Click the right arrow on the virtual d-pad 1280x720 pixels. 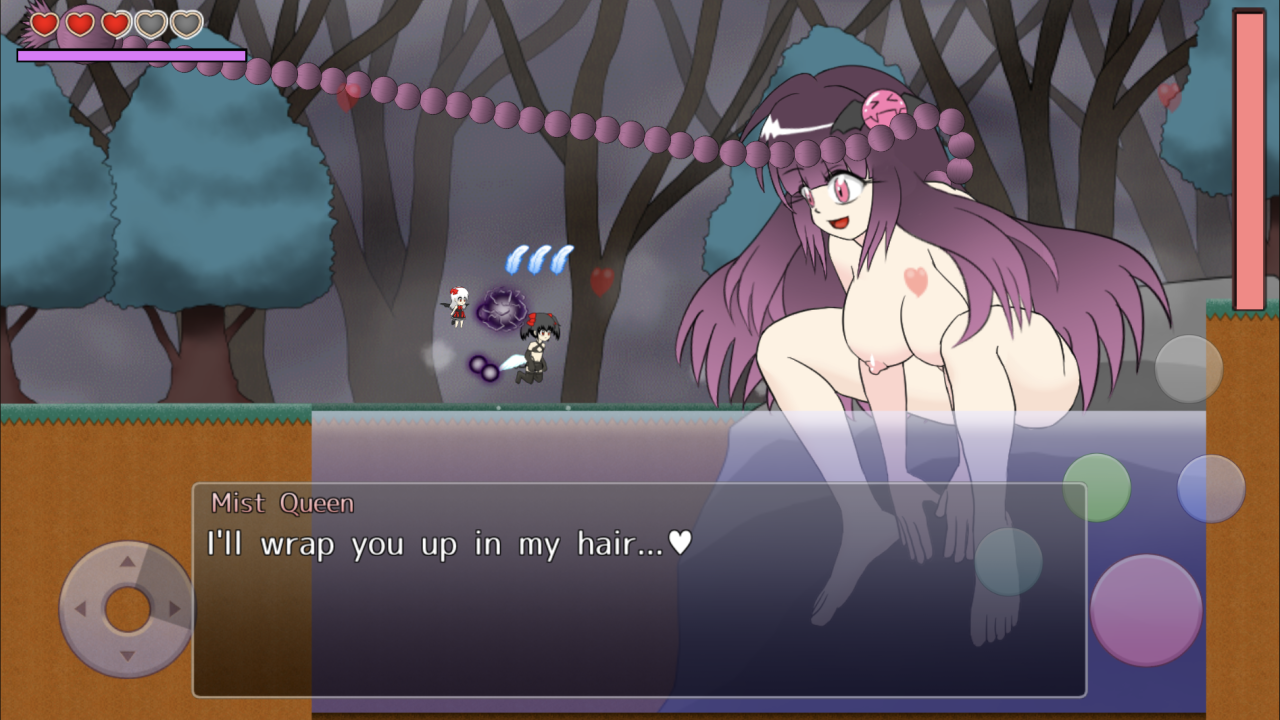pos(175,609)
